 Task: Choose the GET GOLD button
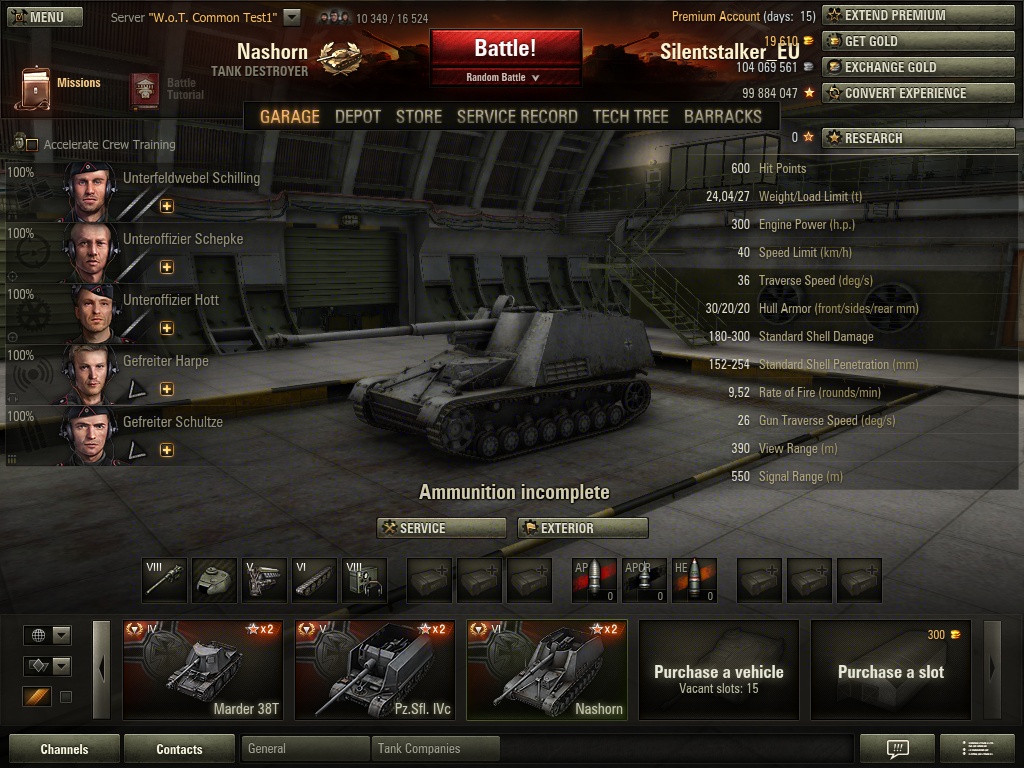pyautogui.click(x=918, y=41)
